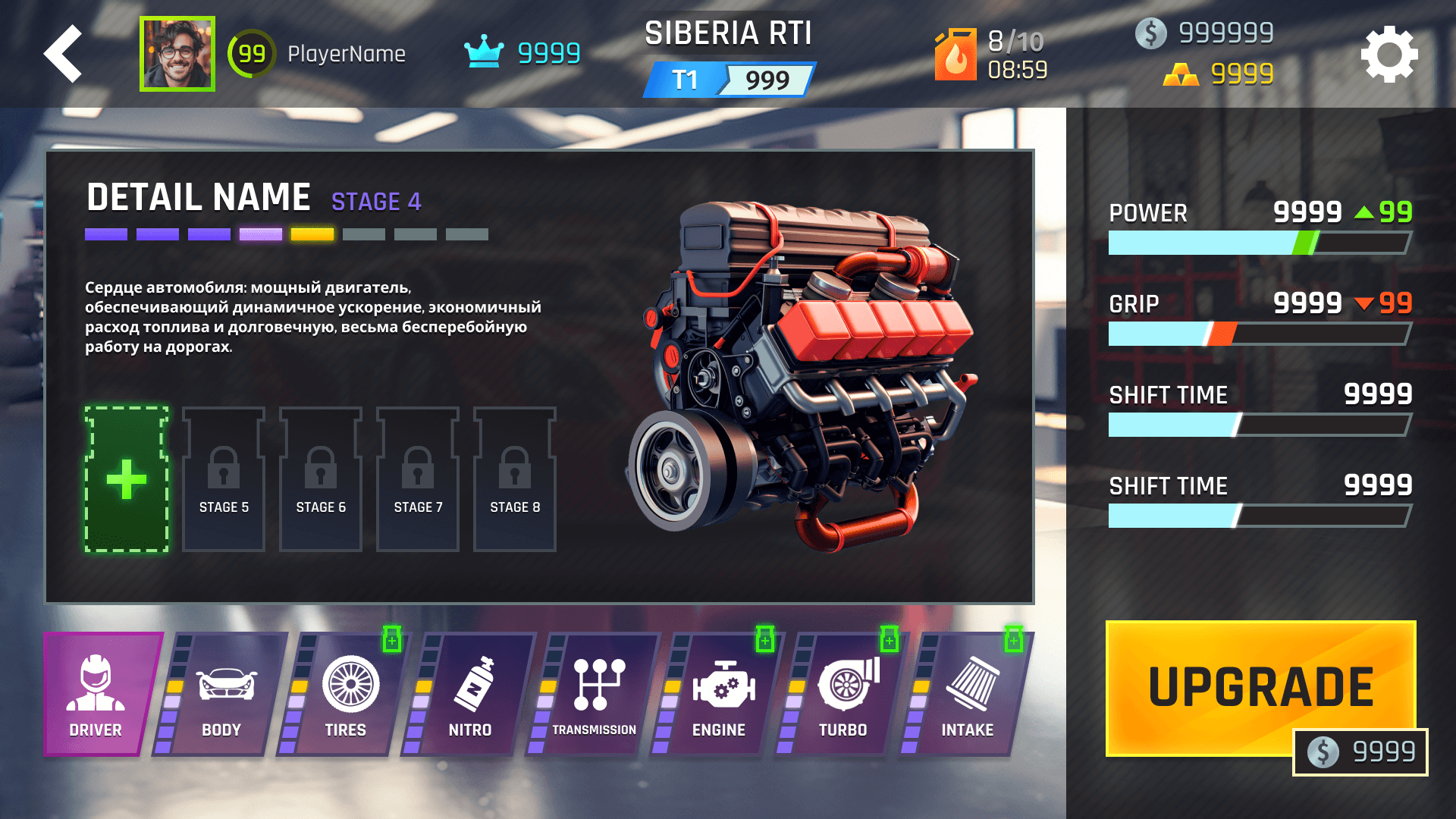1456x819 pixels.
Task: Click the silver dollar coin currency icon
Action: pos(1150,33)
